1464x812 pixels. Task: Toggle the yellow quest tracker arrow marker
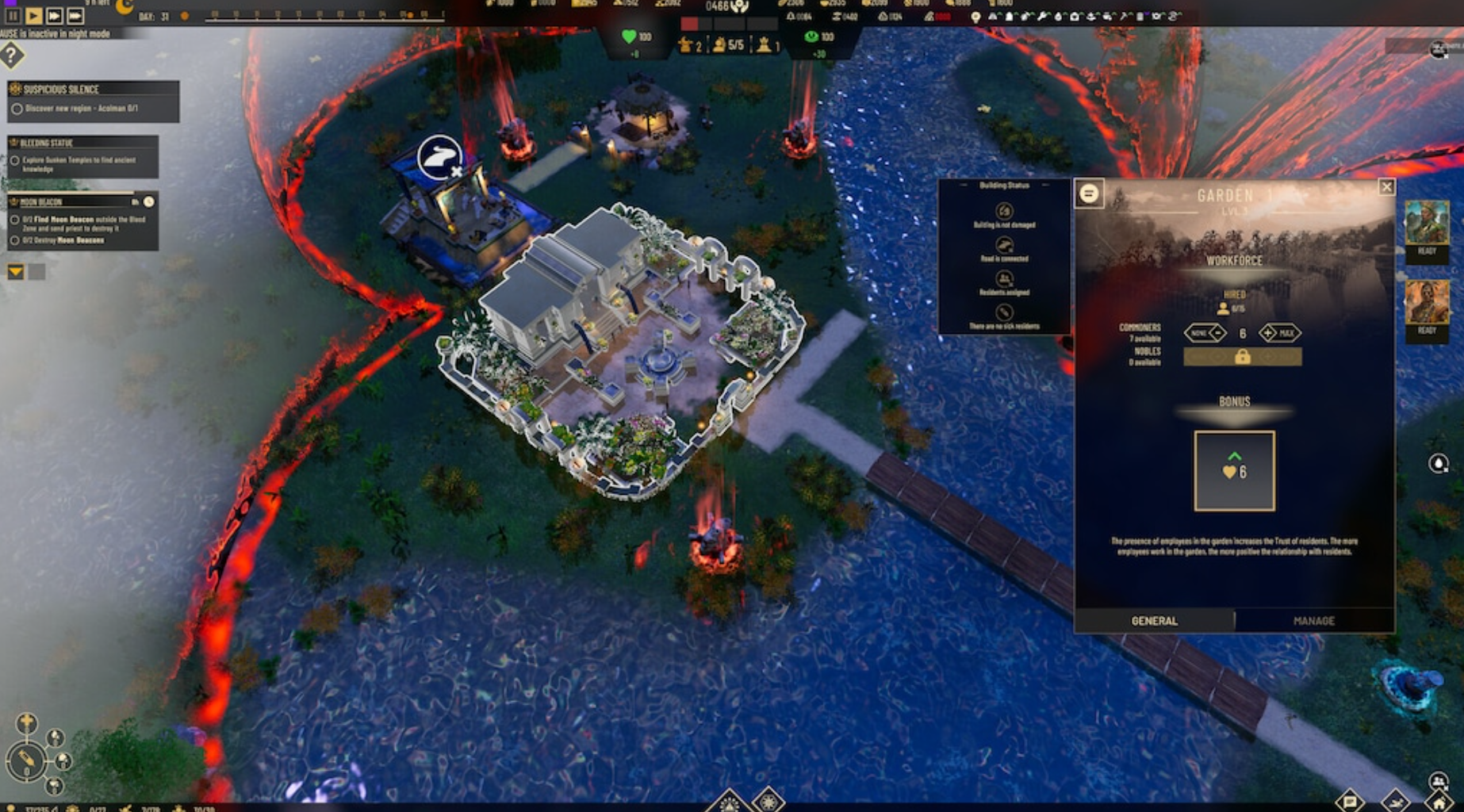[x=15, y=272]
